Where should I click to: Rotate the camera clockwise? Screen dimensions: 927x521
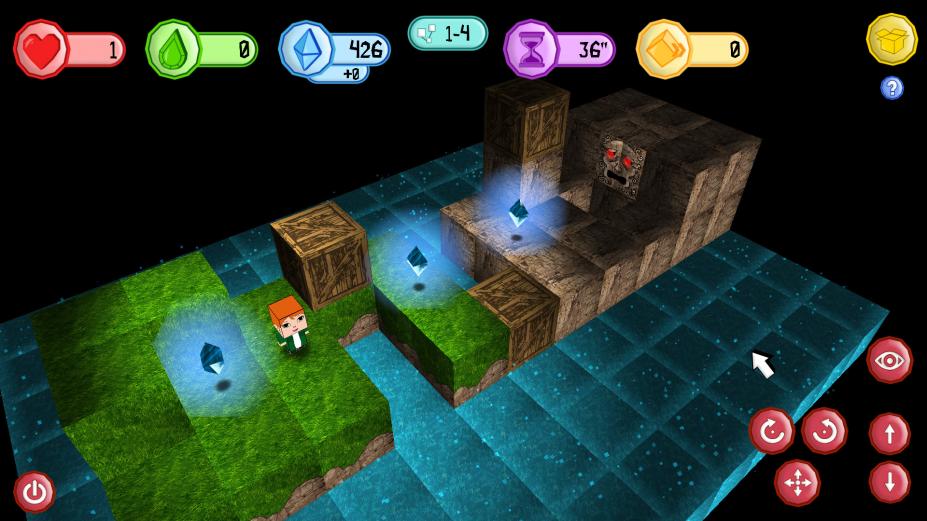pos(772,432)
